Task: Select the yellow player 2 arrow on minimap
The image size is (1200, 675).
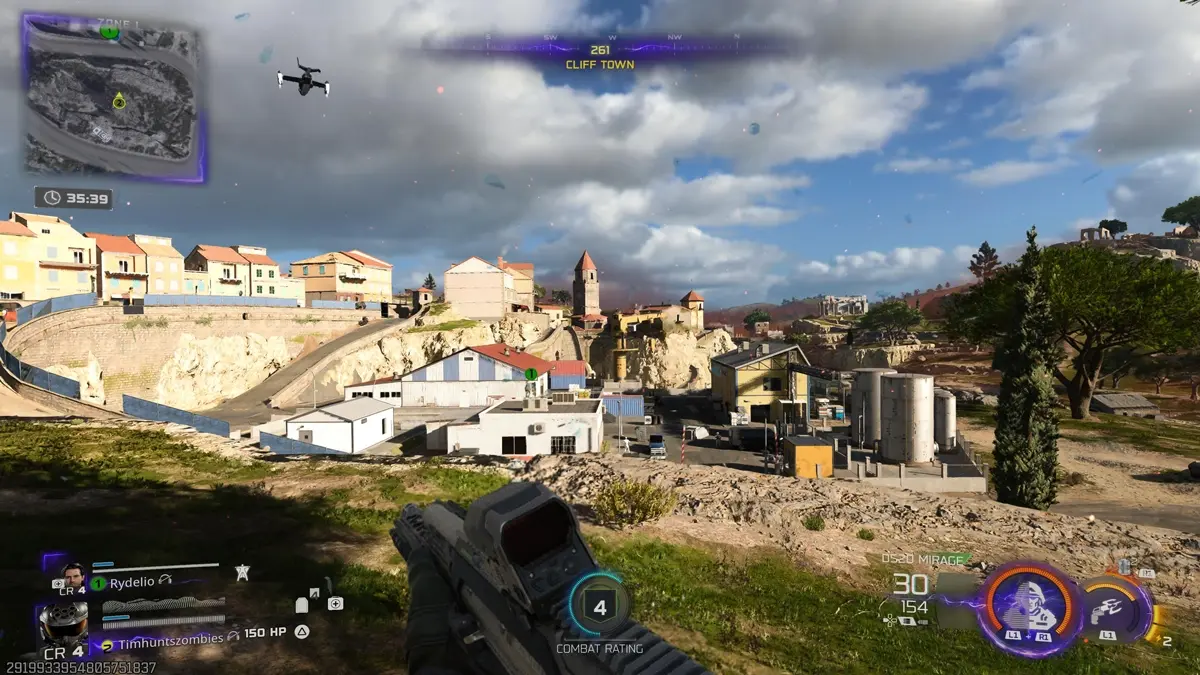Action: 119,100
